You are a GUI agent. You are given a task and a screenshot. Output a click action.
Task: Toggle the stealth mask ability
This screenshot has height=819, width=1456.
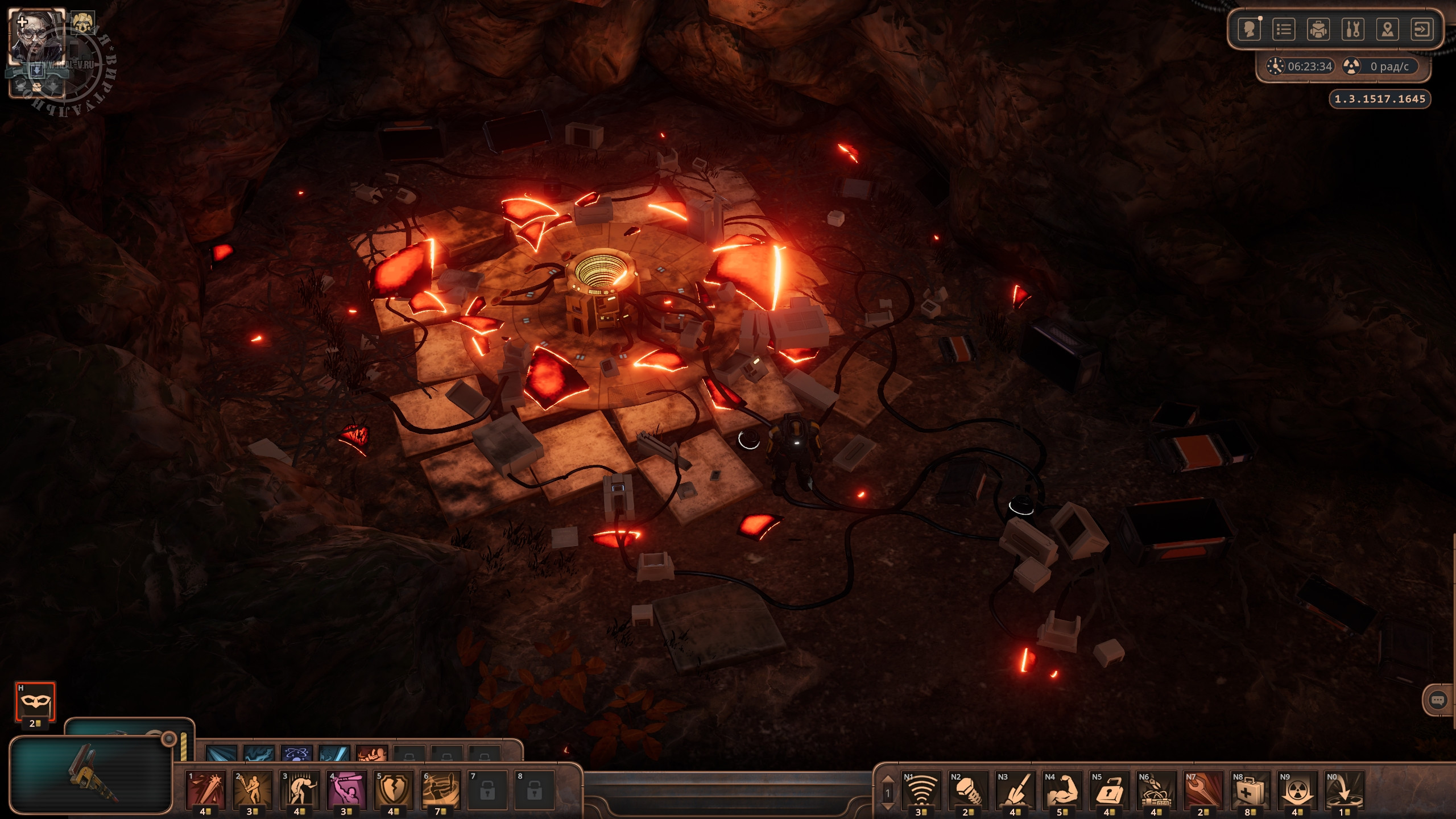(x=35, y=701)
